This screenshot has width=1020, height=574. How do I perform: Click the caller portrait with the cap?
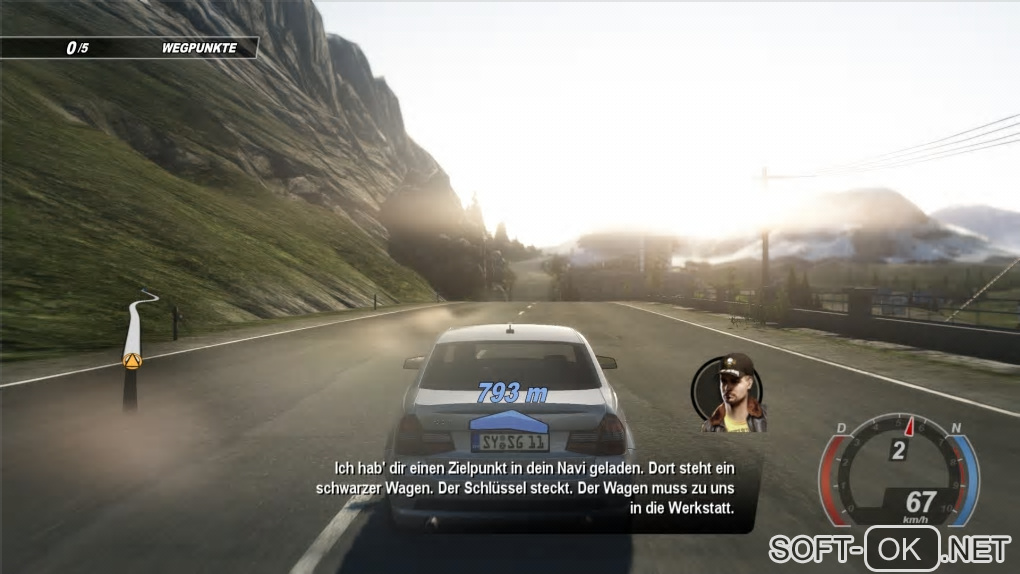(732, 393)
